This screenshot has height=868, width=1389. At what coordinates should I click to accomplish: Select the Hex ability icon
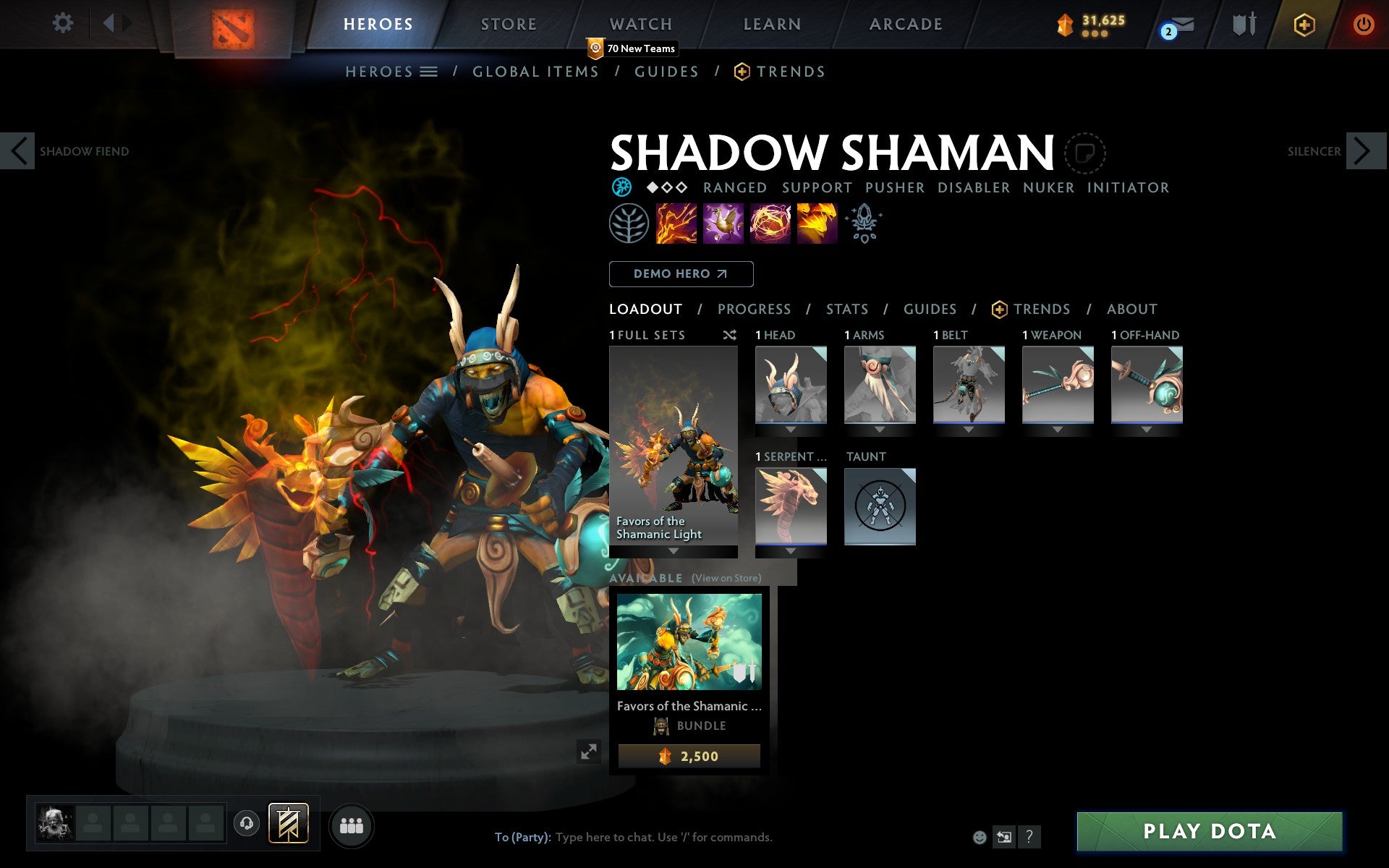coord(723,224)
